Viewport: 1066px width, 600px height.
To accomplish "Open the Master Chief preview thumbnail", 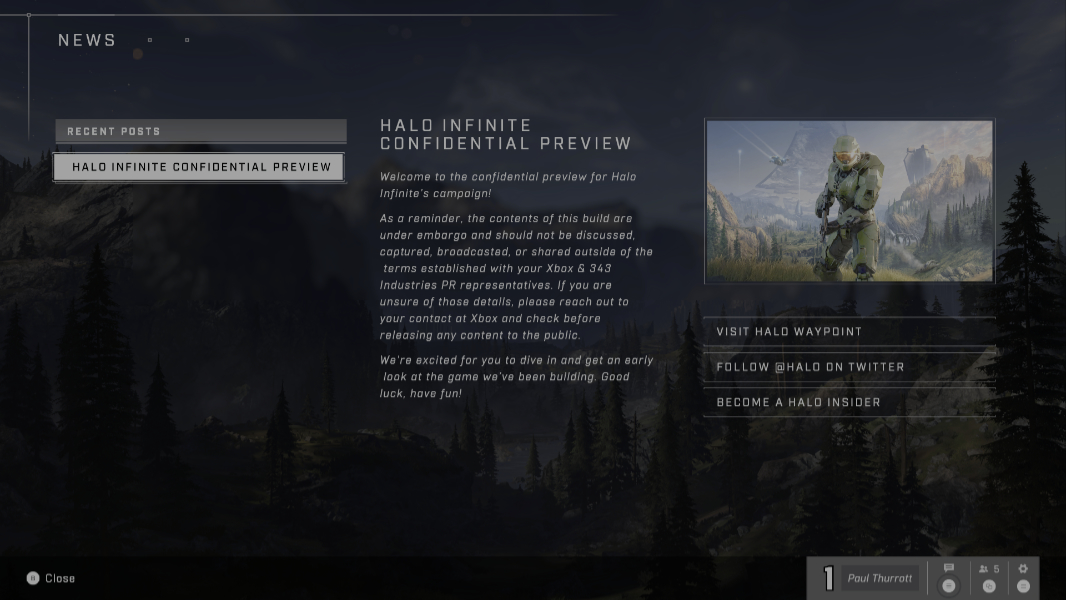I will click(849, 201).
